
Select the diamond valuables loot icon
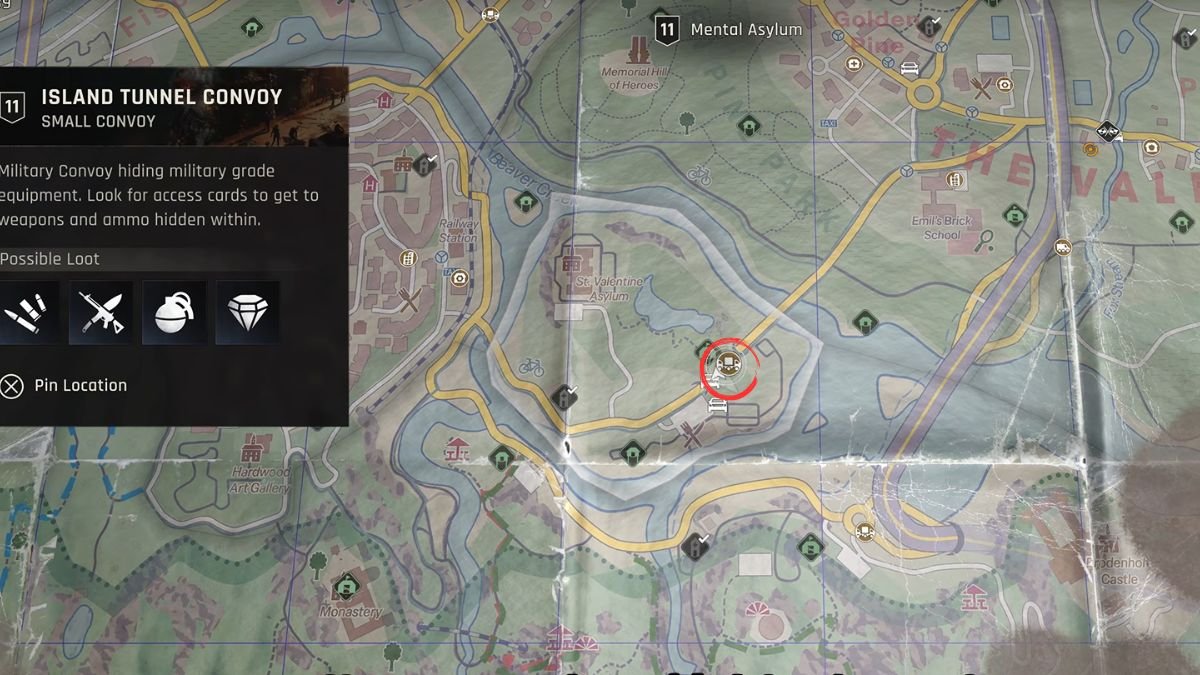point(248,313)
